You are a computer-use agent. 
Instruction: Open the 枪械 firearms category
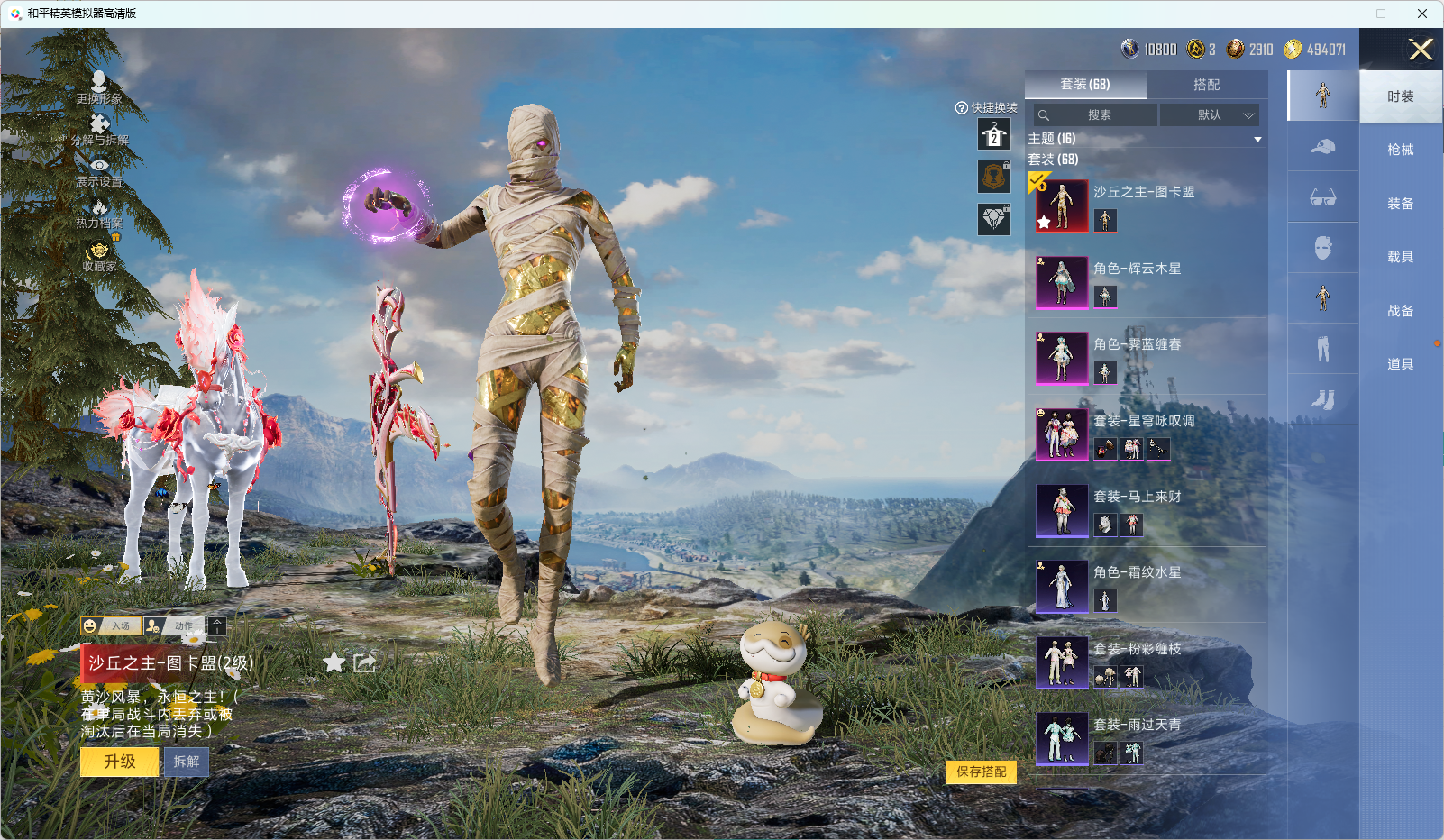click(1400, 150)
